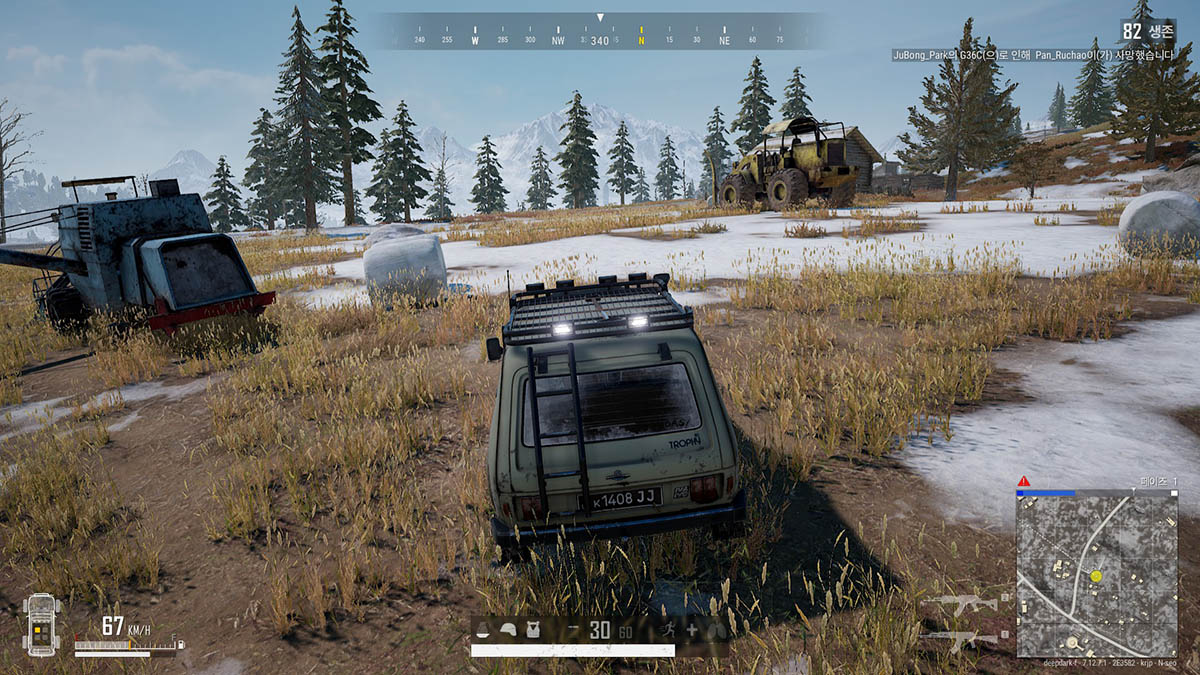Click the backpack equipment icon
This screenshot has height=675, width=1200.
click(485, 630)
